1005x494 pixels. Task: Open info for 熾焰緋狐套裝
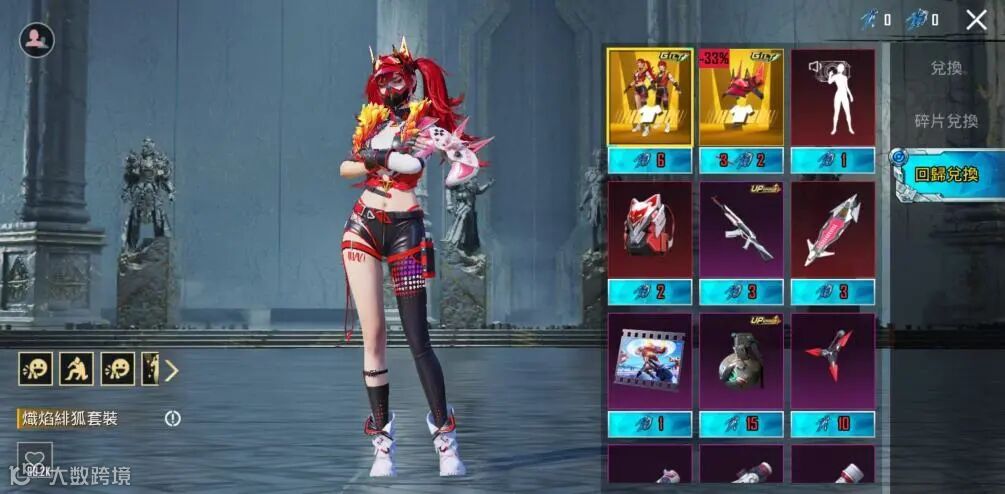click(x=173, y=418)
